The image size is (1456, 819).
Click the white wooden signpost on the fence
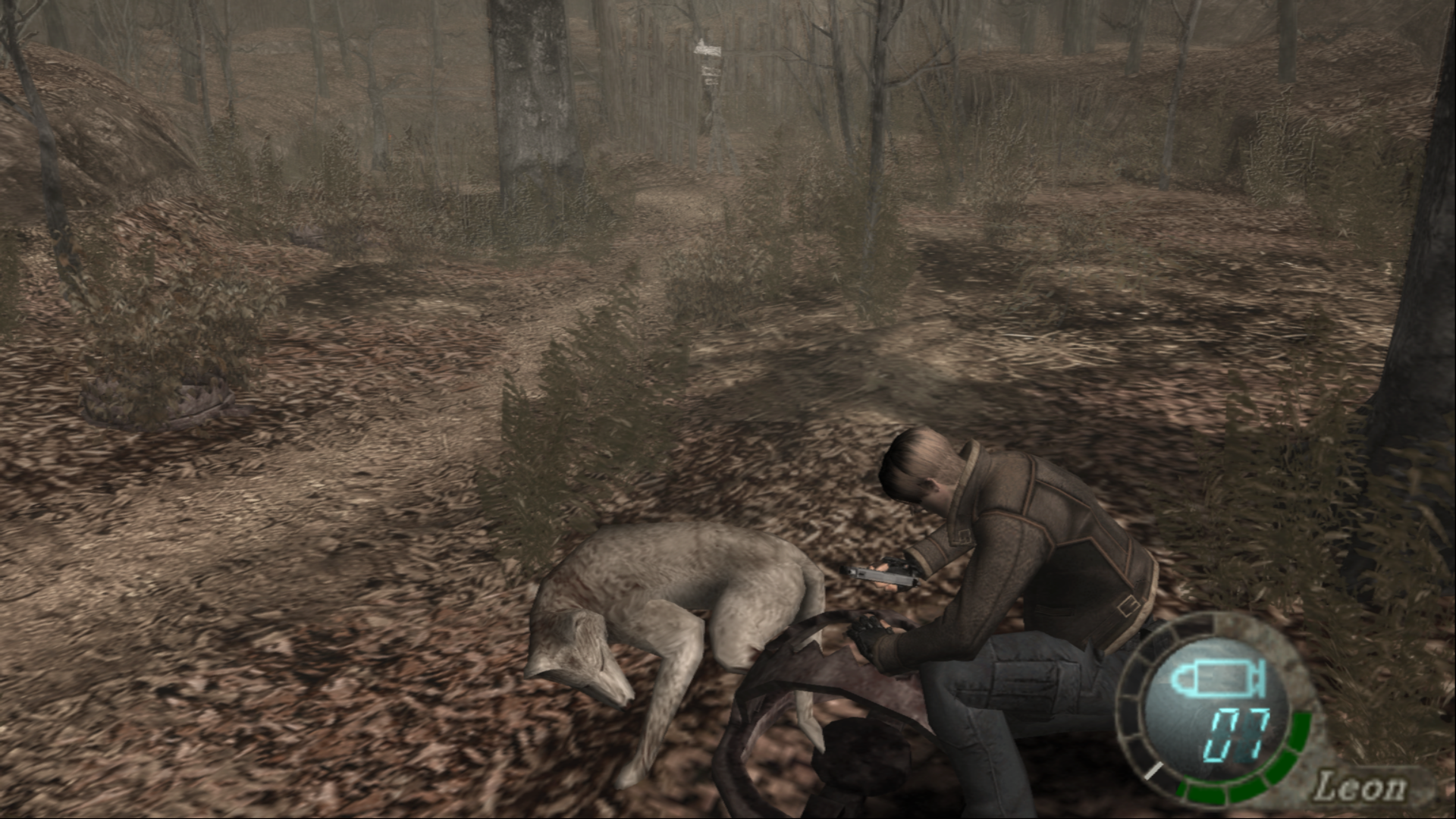pyautogui.click(x=709, y=49)
